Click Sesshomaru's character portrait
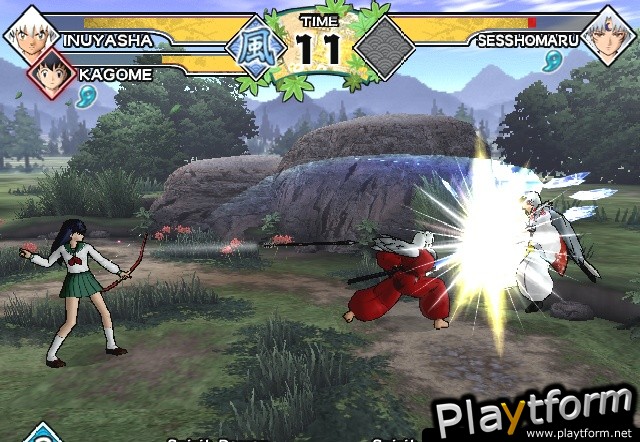 tap(611, 32)
